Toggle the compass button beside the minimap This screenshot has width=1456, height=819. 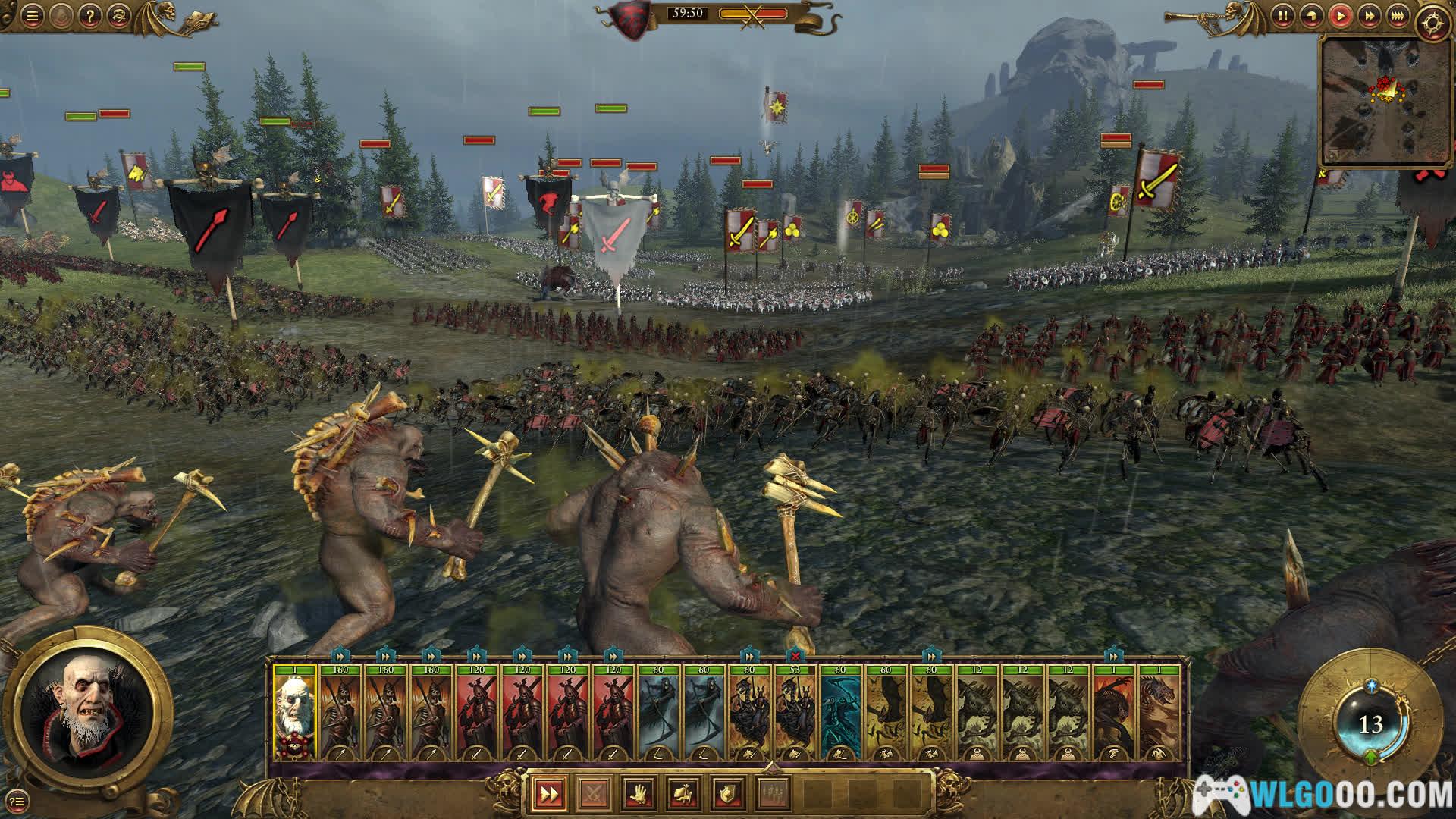point(1431,21)
